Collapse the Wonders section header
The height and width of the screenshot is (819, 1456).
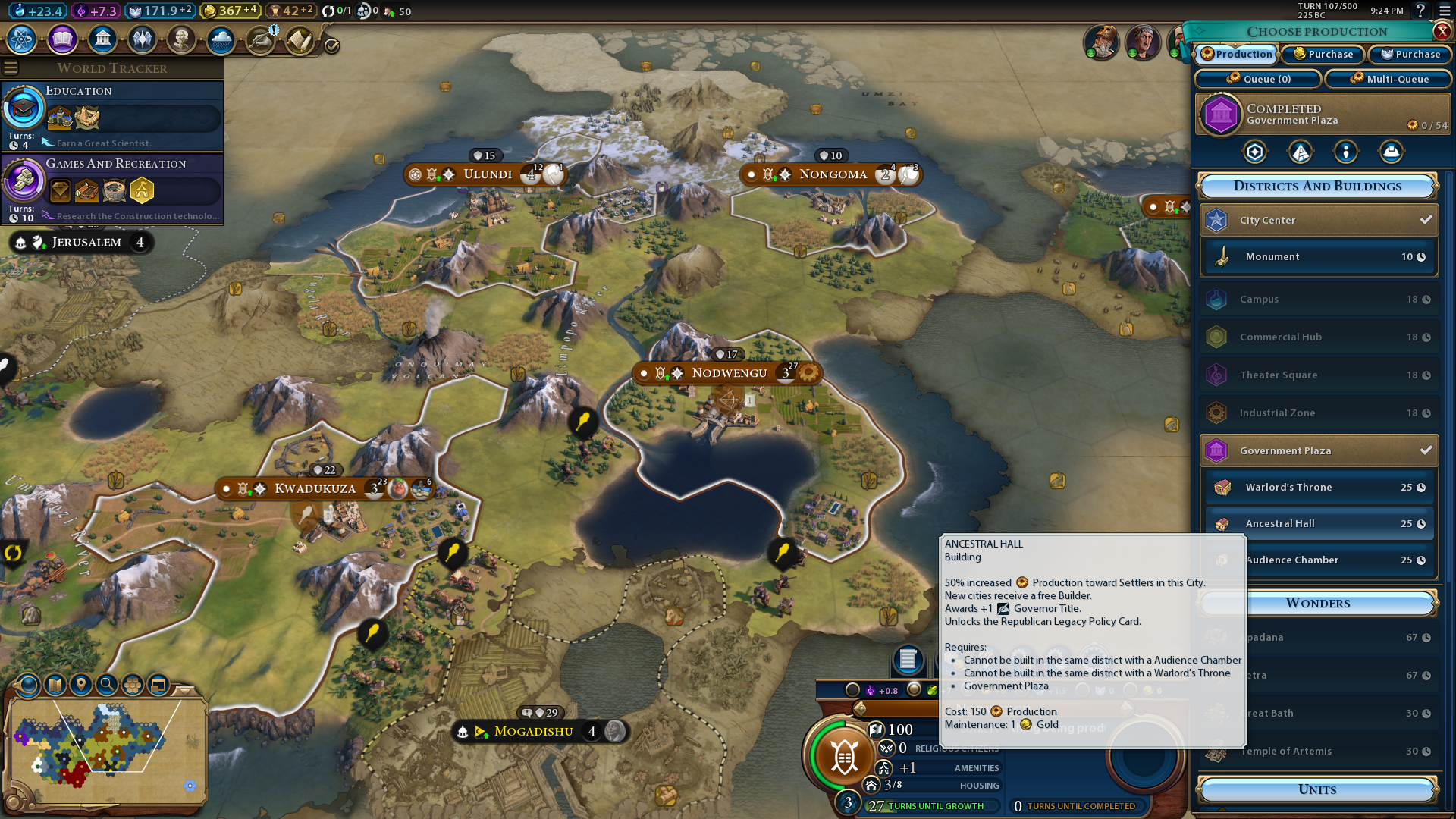(1317, 603)
